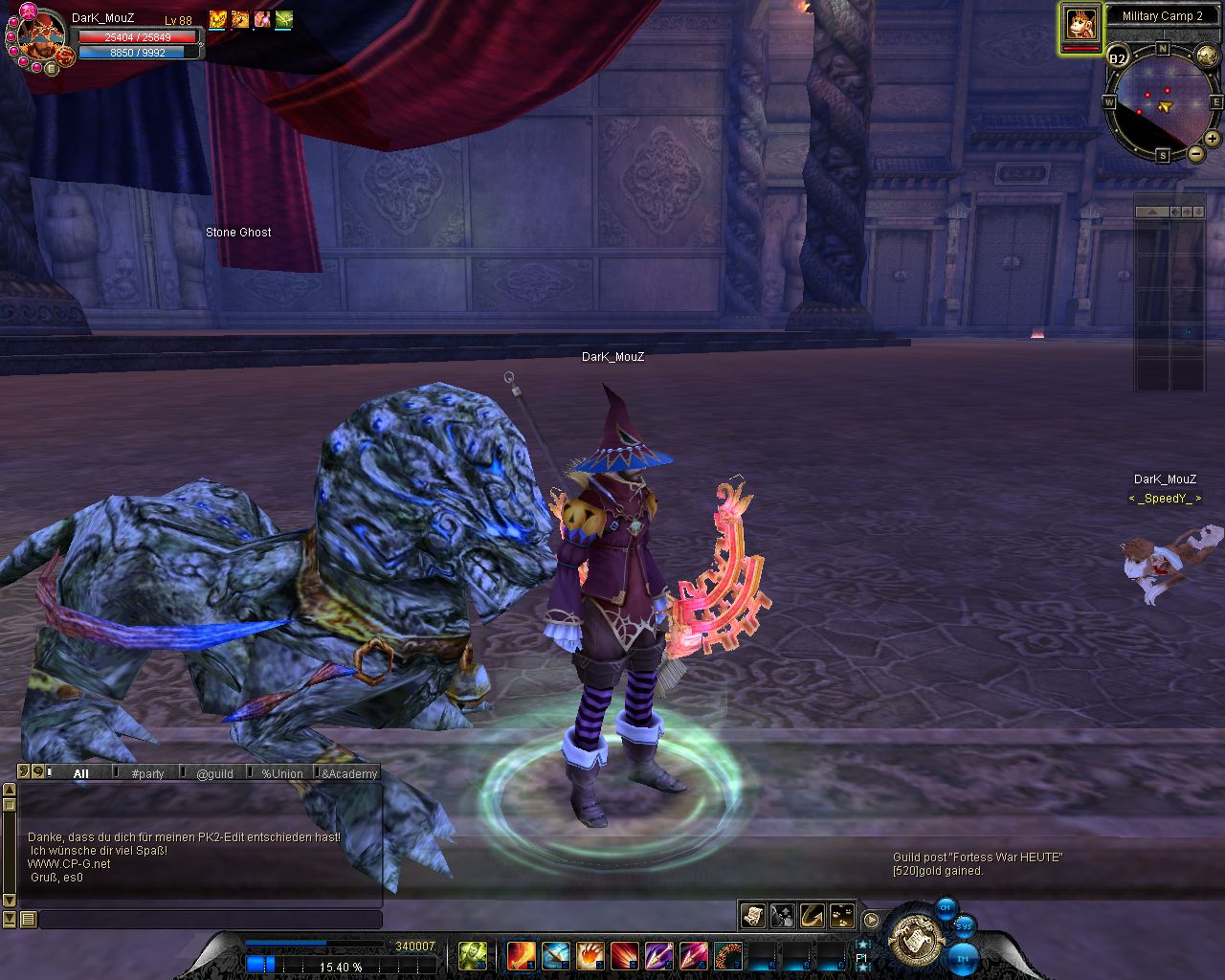This screenshot has width=1225, height=980.
Task: Click the blue IM button
Action: click(x=963, y=957)
